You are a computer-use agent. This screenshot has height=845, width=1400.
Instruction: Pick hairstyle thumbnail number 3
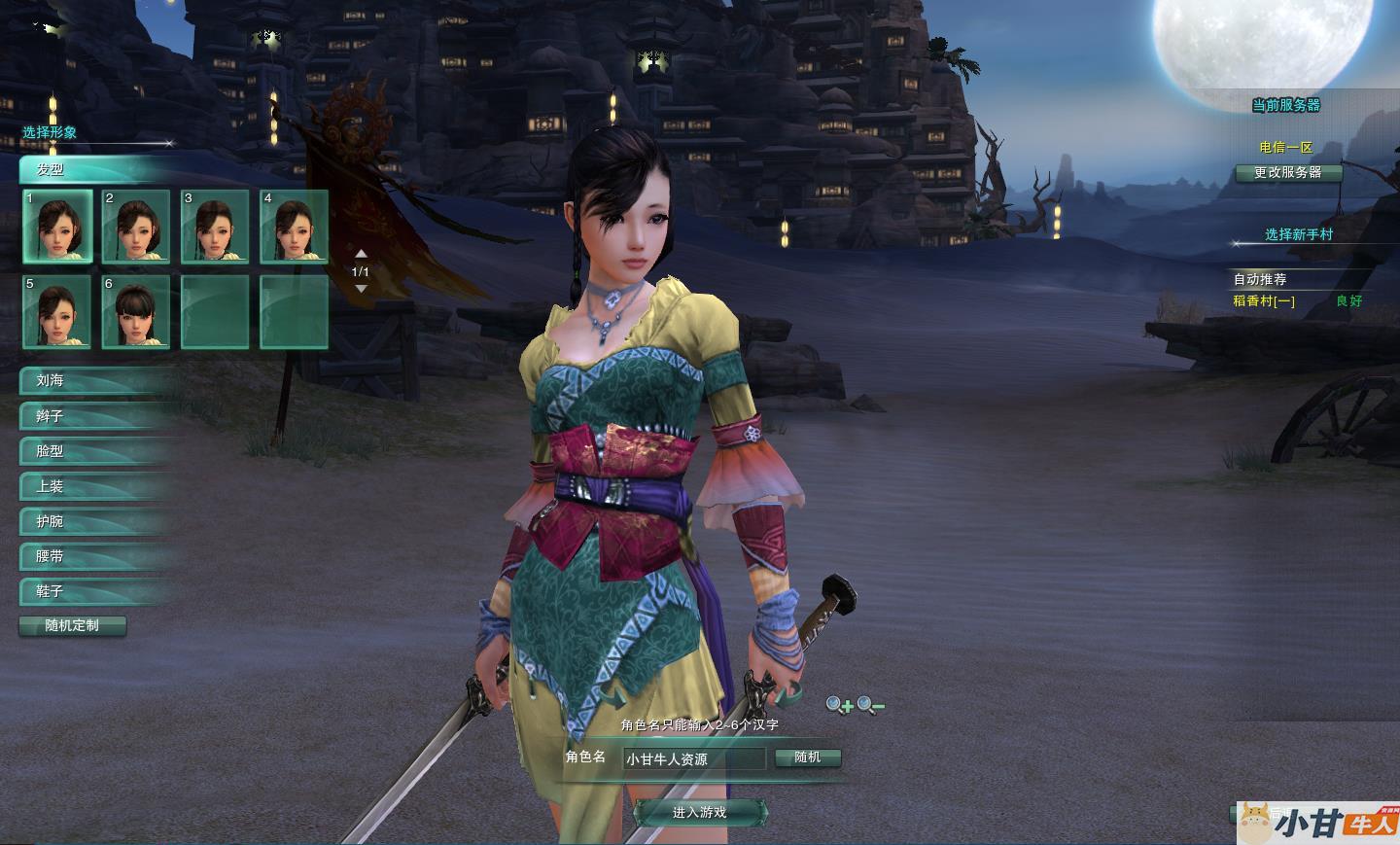click(x=215, y=227)
